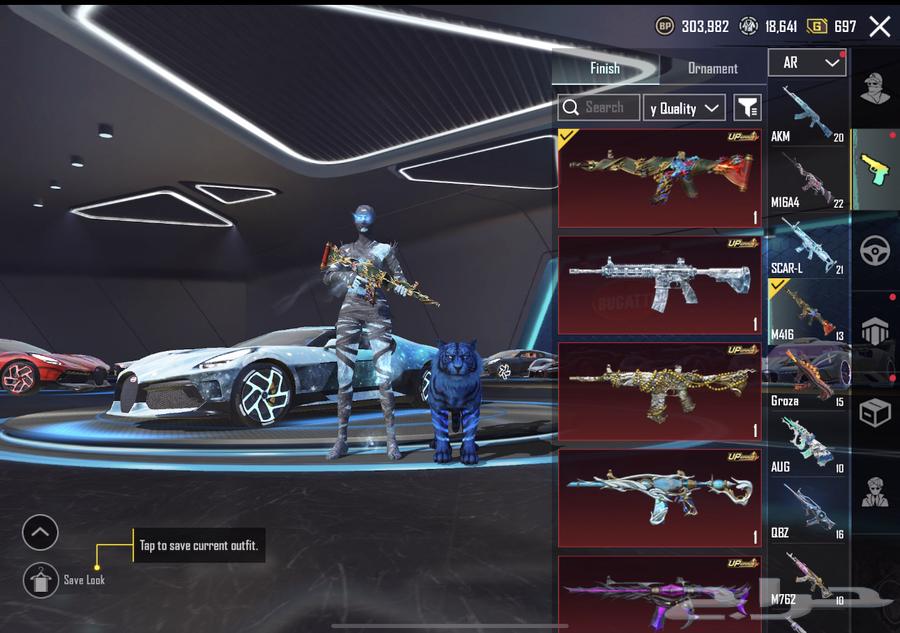Pick the SCAR-L weapon entry

click(x=808, y=246)
